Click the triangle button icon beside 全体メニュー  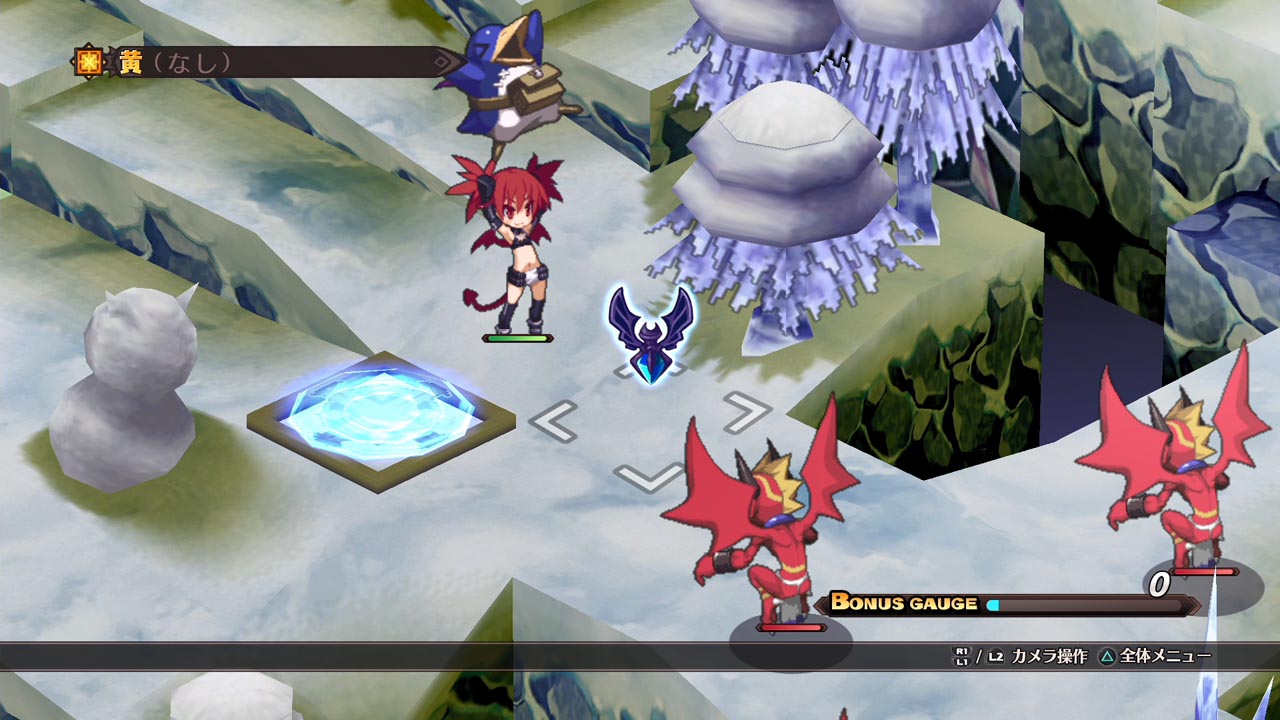(x=1108, y=654)
